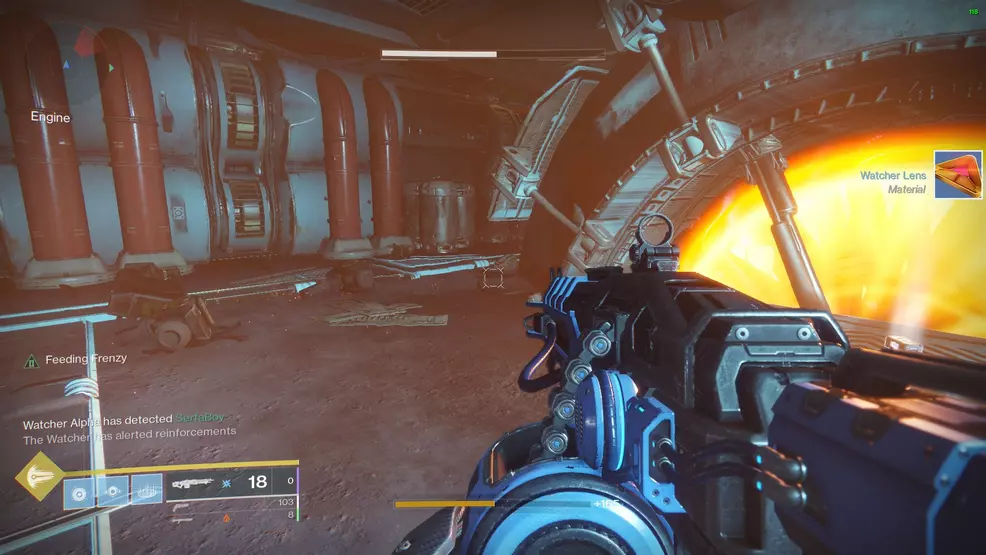This screenshot has width=986, height=555.
Task: Choose the grenade ability icon with concentric rings
Action: (79, 492)
